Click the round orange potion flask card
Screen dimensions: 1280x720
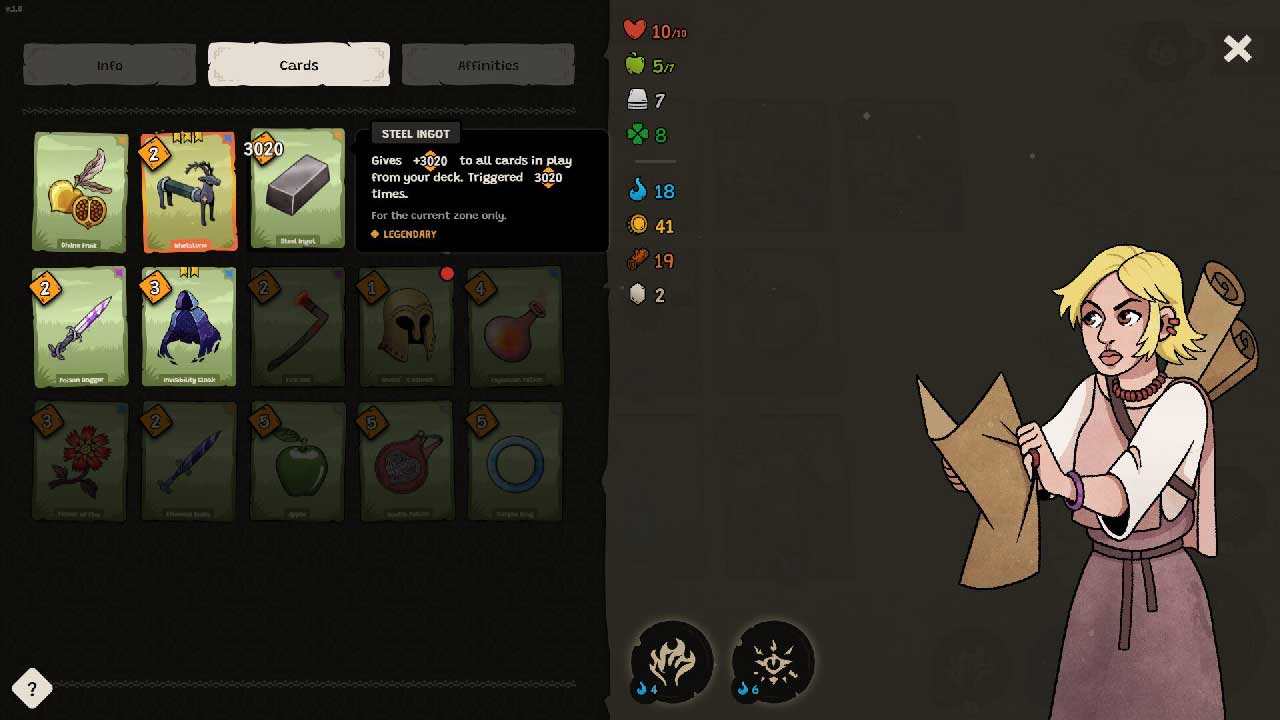point(515,327)
